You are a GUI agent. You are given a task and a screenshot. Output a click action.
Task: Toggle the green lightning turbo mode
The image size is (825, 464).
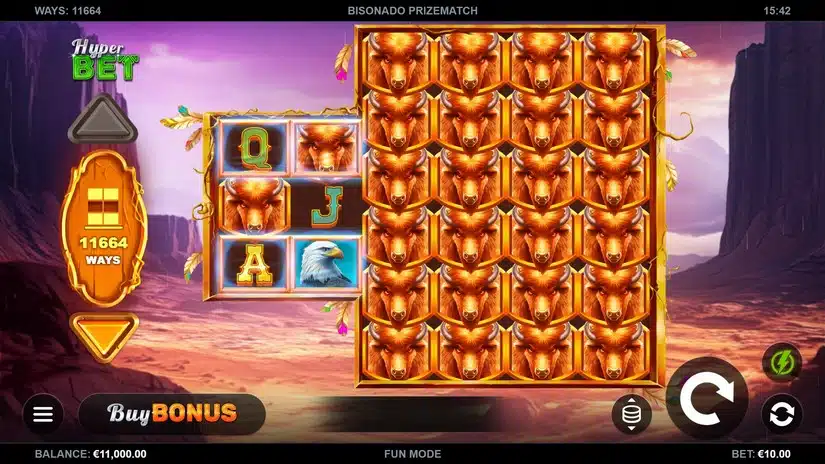(781, 361)
